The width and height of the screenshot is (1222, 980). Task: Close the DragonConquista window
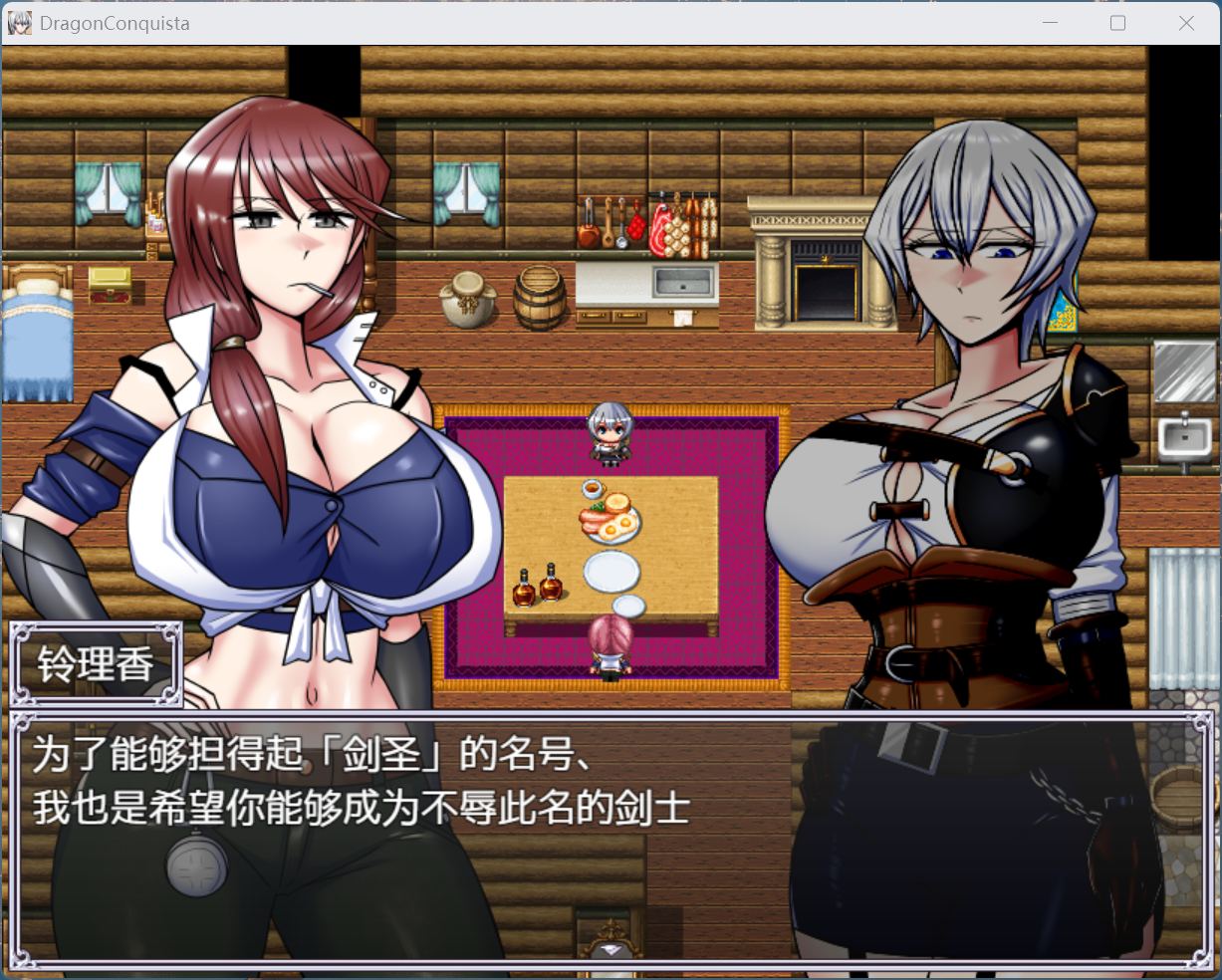click(1186, 23)
